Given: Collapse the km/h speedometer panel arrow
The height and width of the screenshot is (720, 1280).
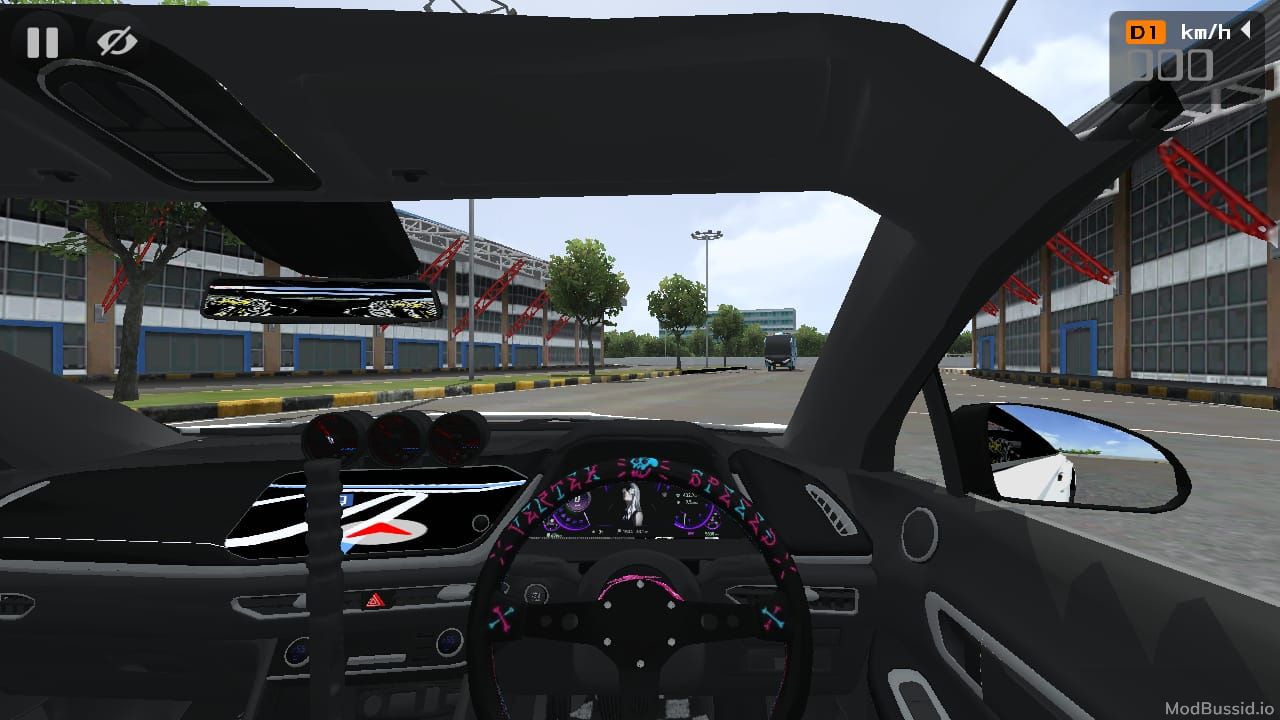Looking at the screenshot, I should (1246, 31).
